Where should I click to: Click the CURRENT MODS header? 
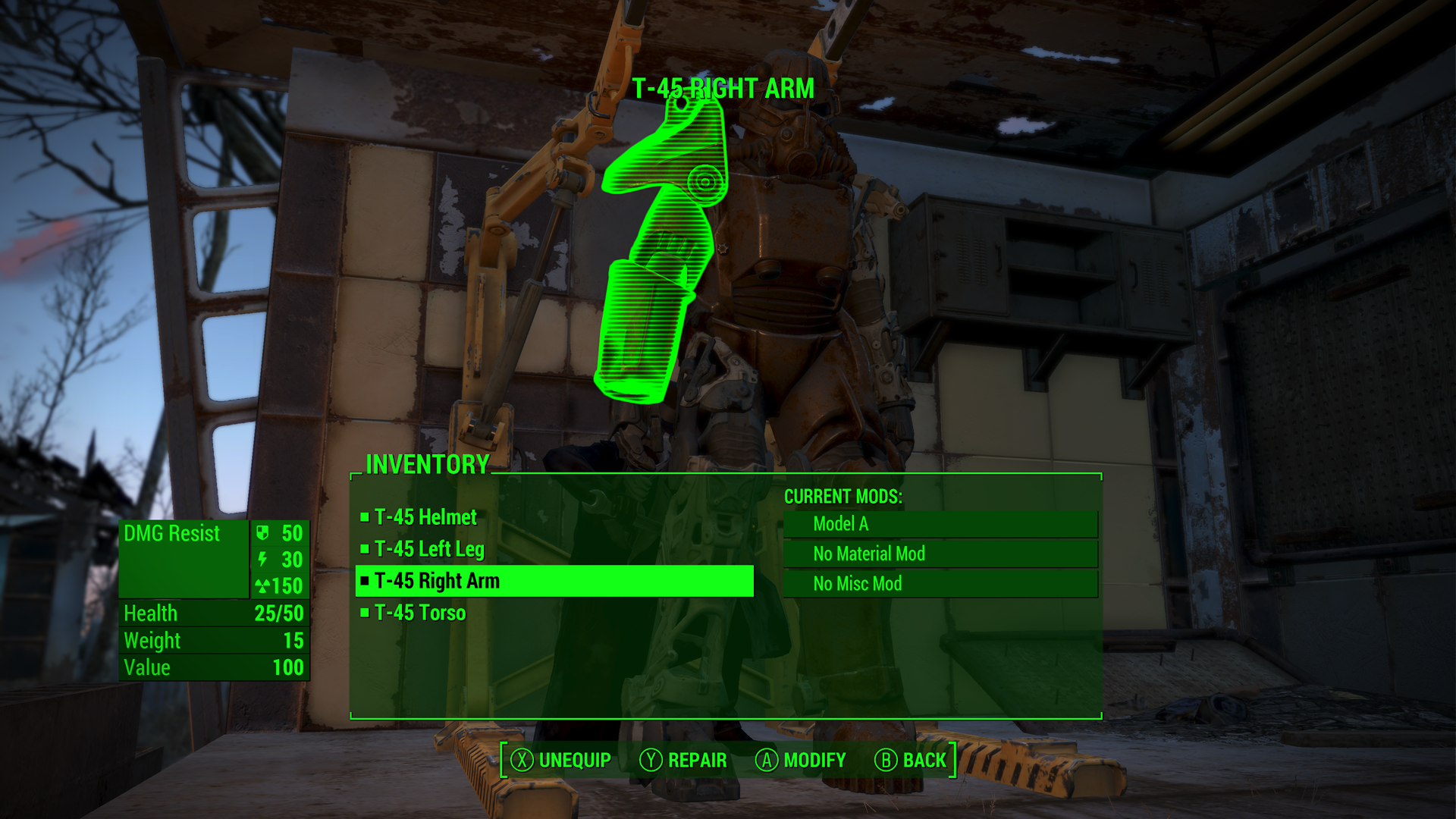coord(844,497)
